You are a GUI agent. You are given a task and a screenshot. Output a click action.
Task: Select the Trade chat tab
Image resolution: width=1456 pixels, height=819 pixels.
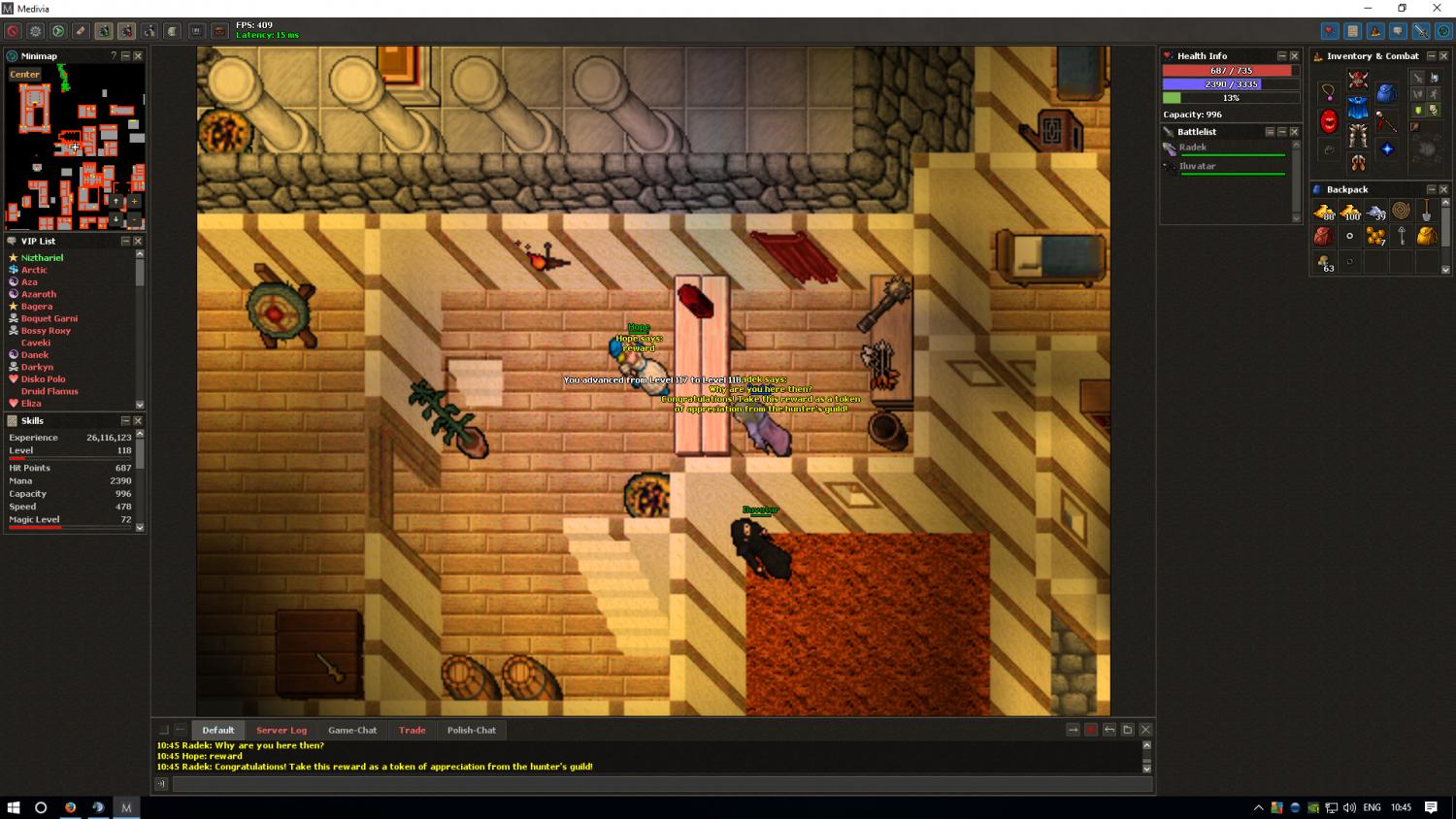pos(412,730)
